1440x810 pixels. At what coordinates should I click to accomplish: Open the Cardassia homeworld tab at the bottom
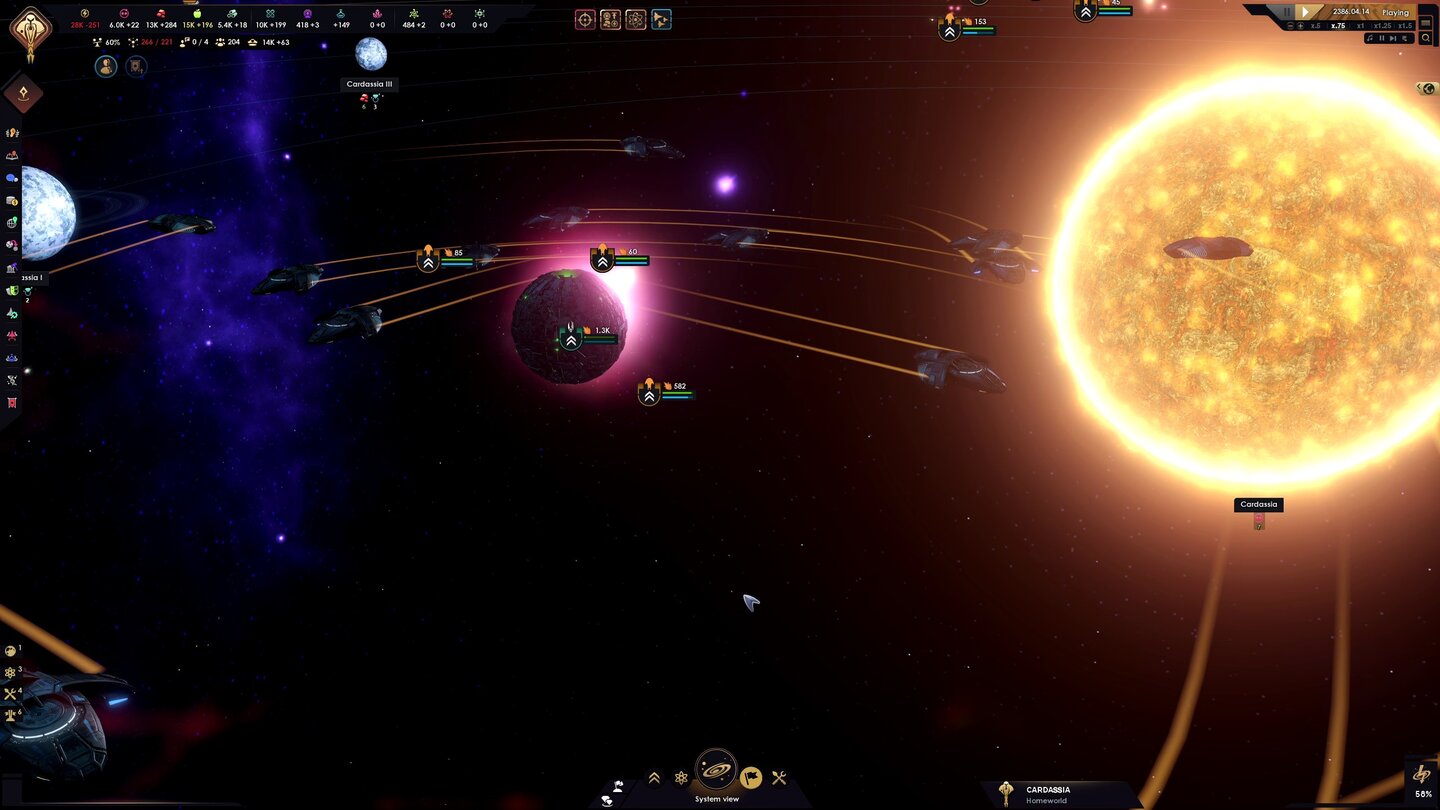coord(1048,793)
